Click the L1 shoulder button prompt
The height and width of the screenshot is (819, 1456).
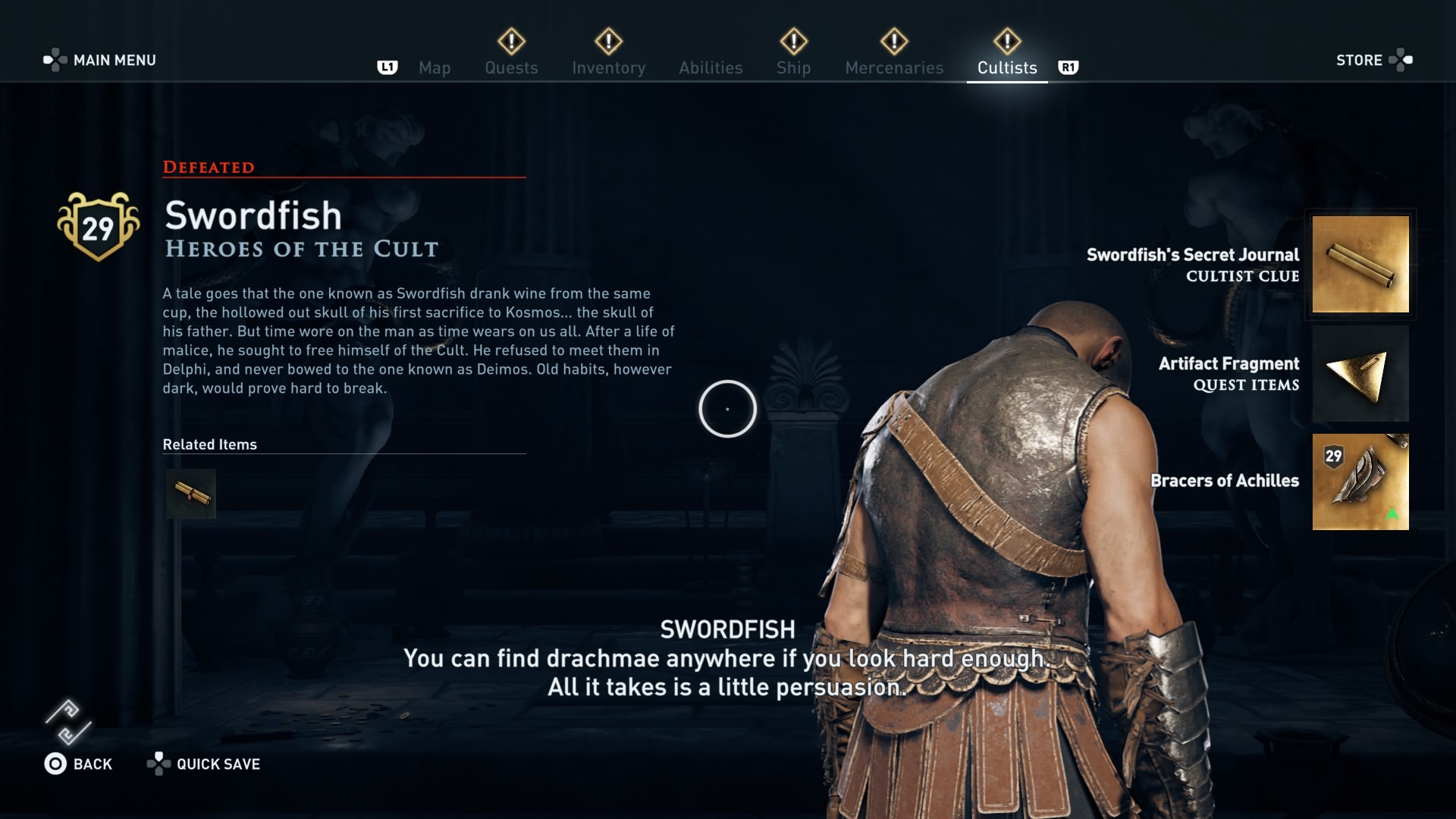[388, 67]
